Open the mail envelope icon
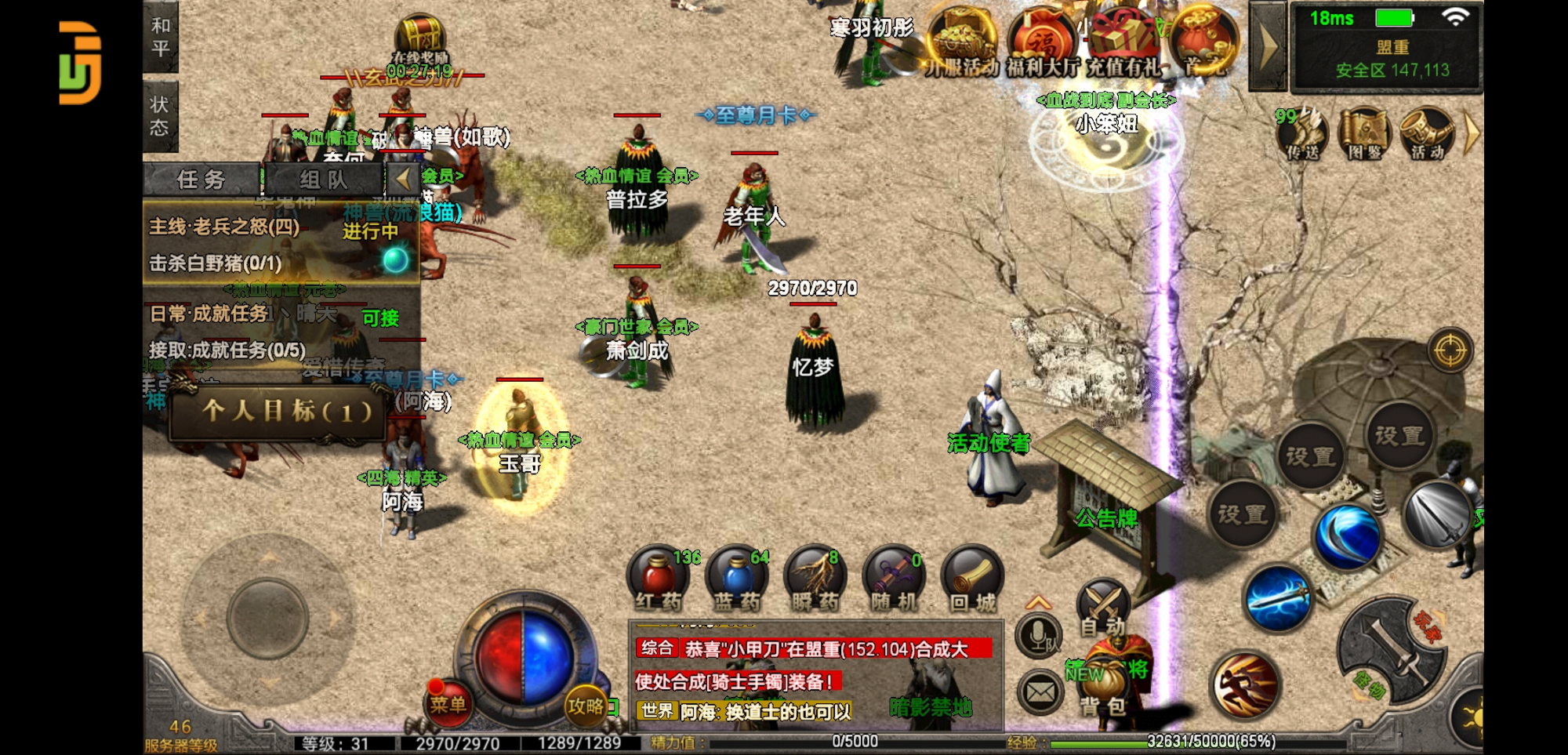Viewport: 1568px width, 755px height. tap(1040, 693)
